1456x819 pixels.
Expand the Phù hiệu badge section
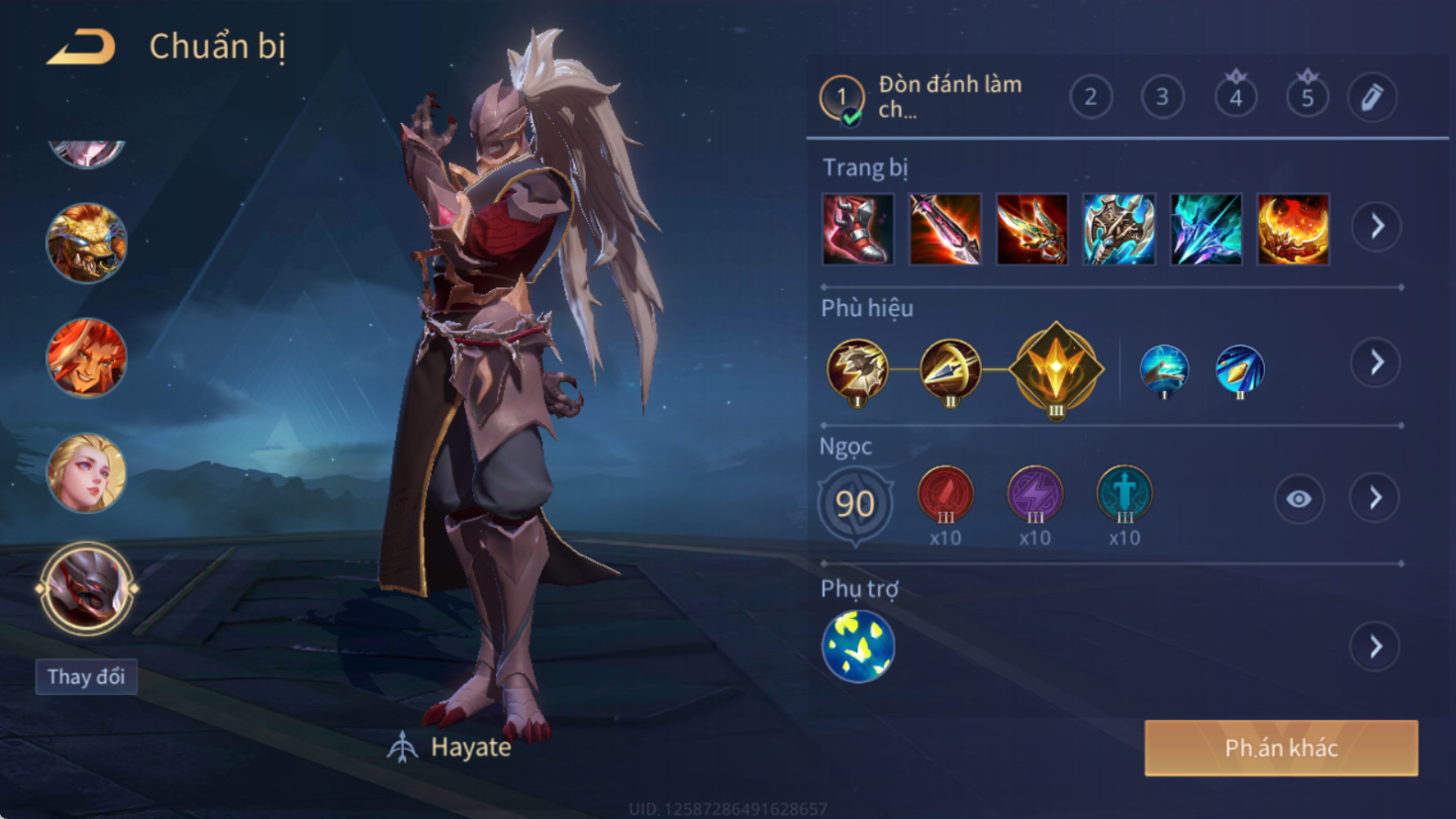pos(1376,362)
